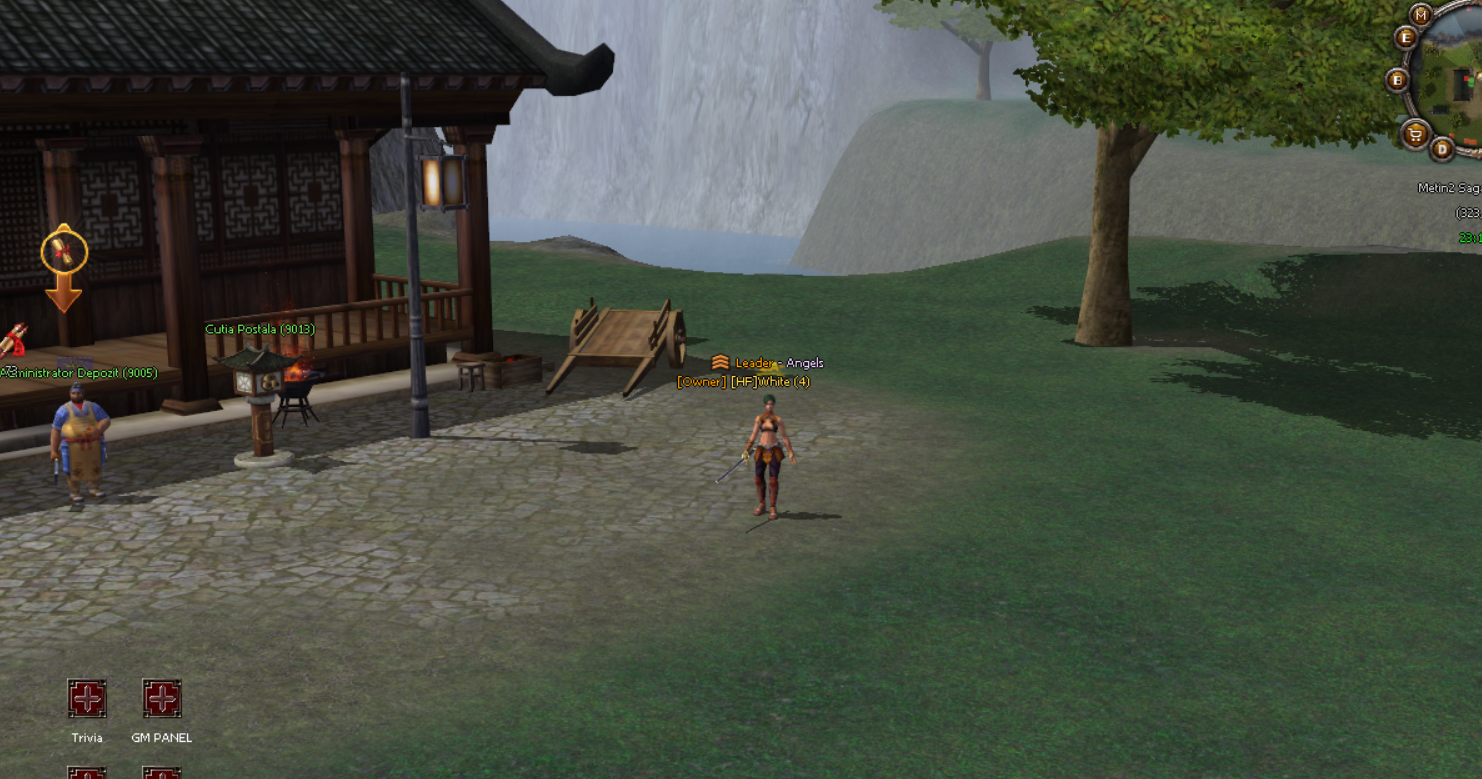Click the D button on the minimap ring
The image size is (1482, 779).
click(1441, 149)
